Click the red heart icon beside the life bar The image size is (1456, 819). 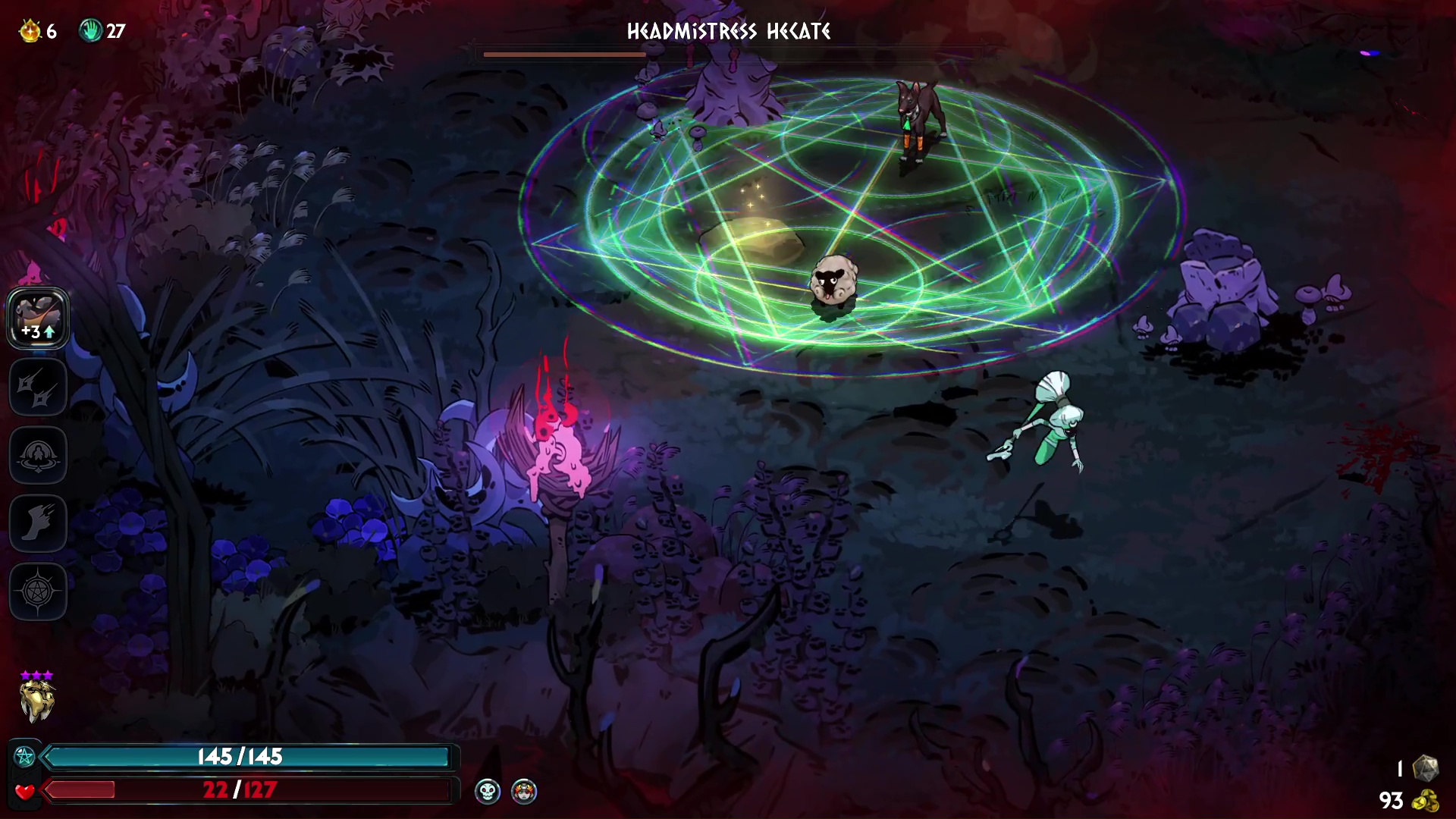(24, 791)
